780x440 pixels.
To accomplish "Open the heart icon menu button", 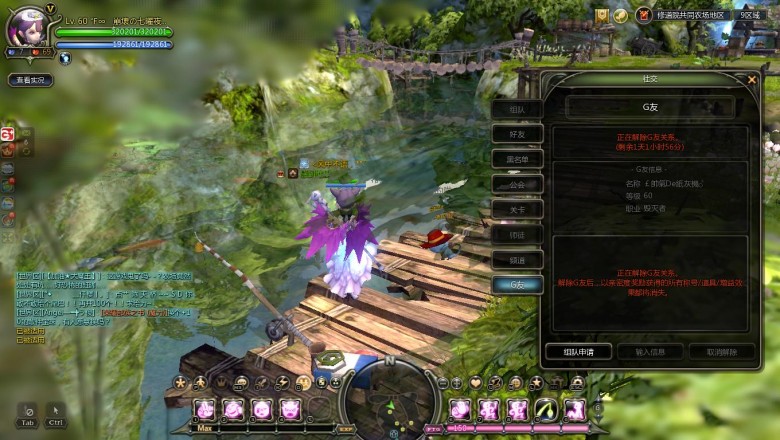I will tap(476, 382).
